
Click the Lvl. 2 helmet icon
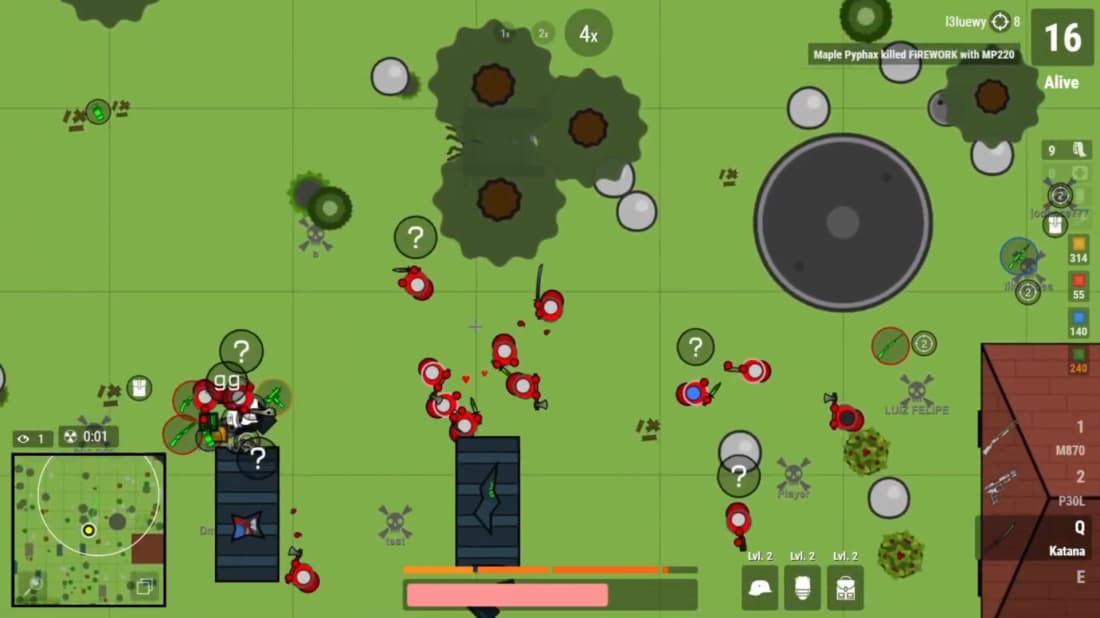(760, 588)
